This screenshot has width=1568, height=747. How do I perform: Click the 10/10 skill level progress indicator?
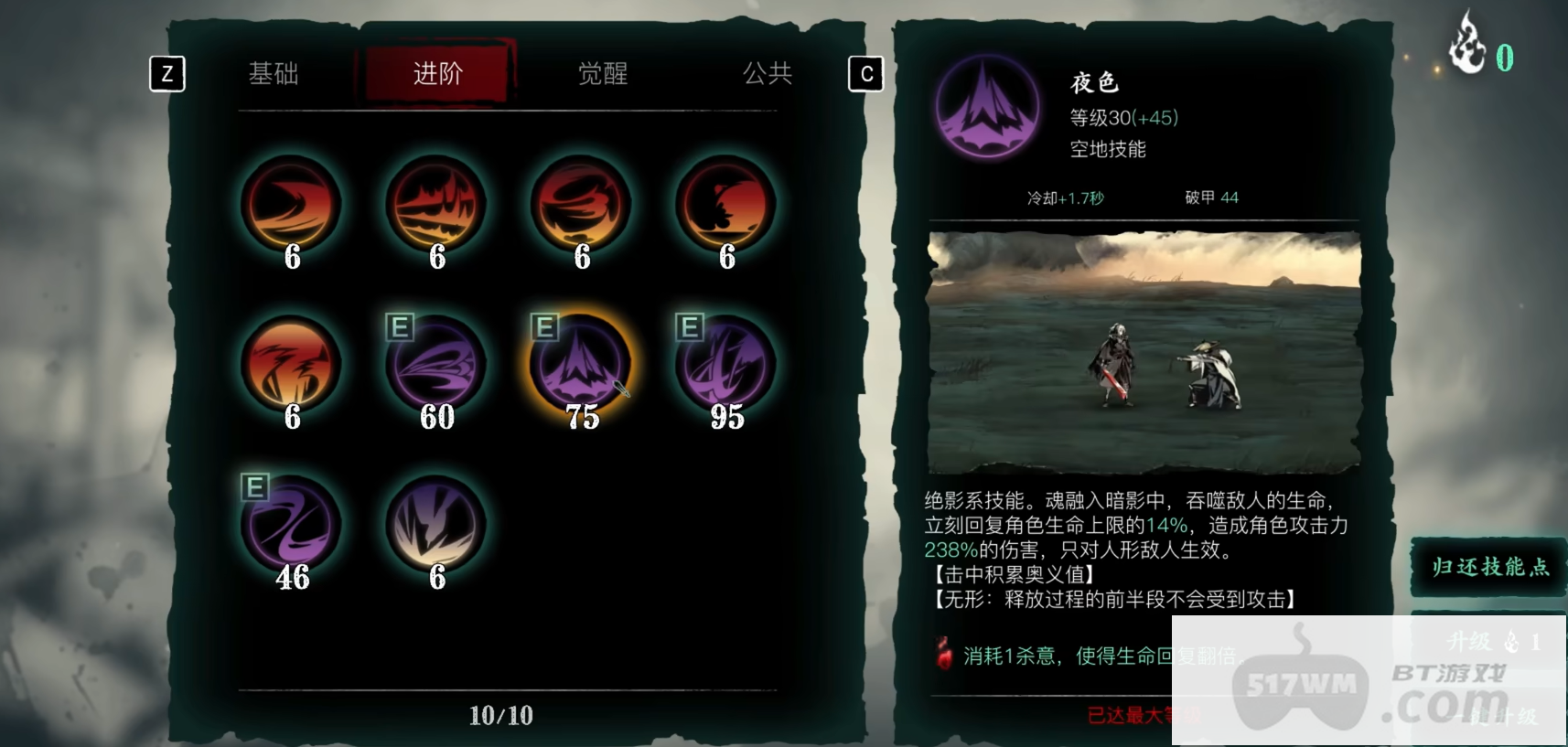tap(499, 717)
